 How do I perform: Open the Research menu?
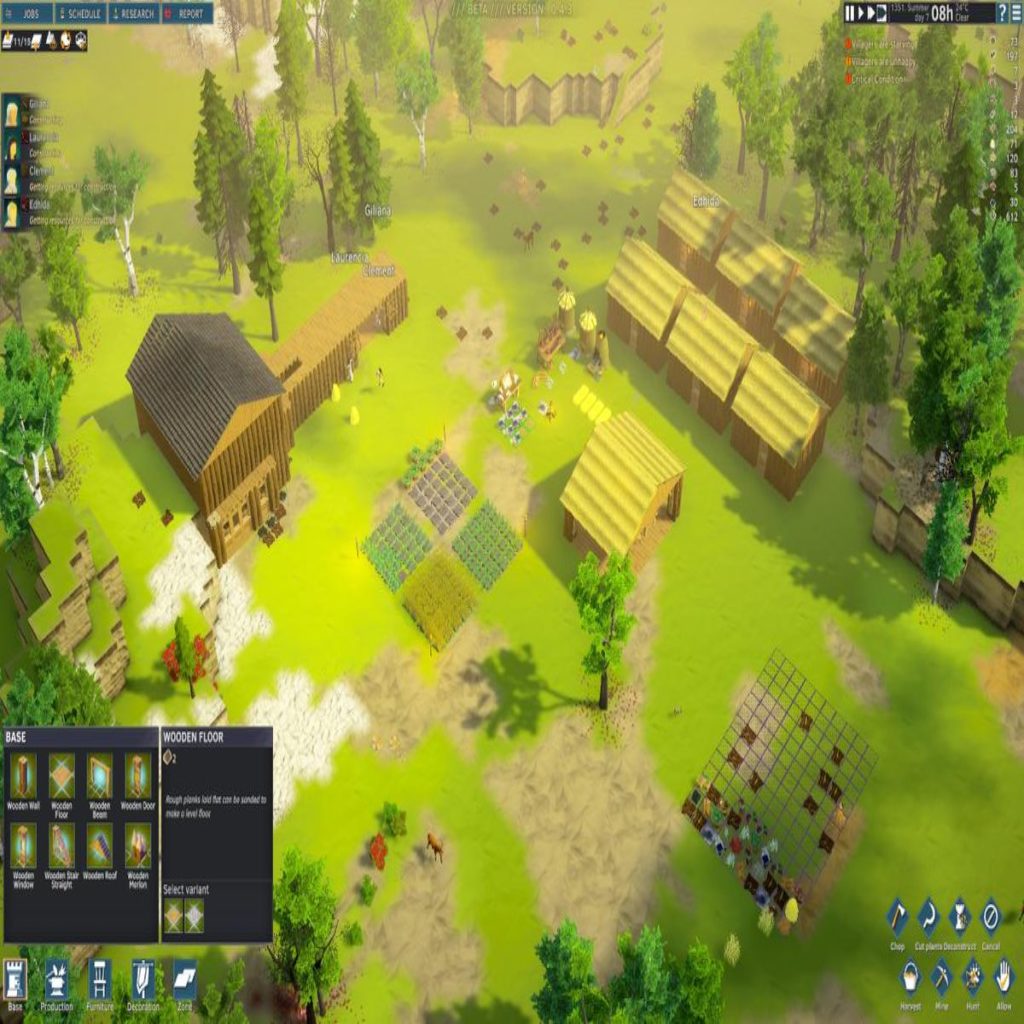[134, 14]
